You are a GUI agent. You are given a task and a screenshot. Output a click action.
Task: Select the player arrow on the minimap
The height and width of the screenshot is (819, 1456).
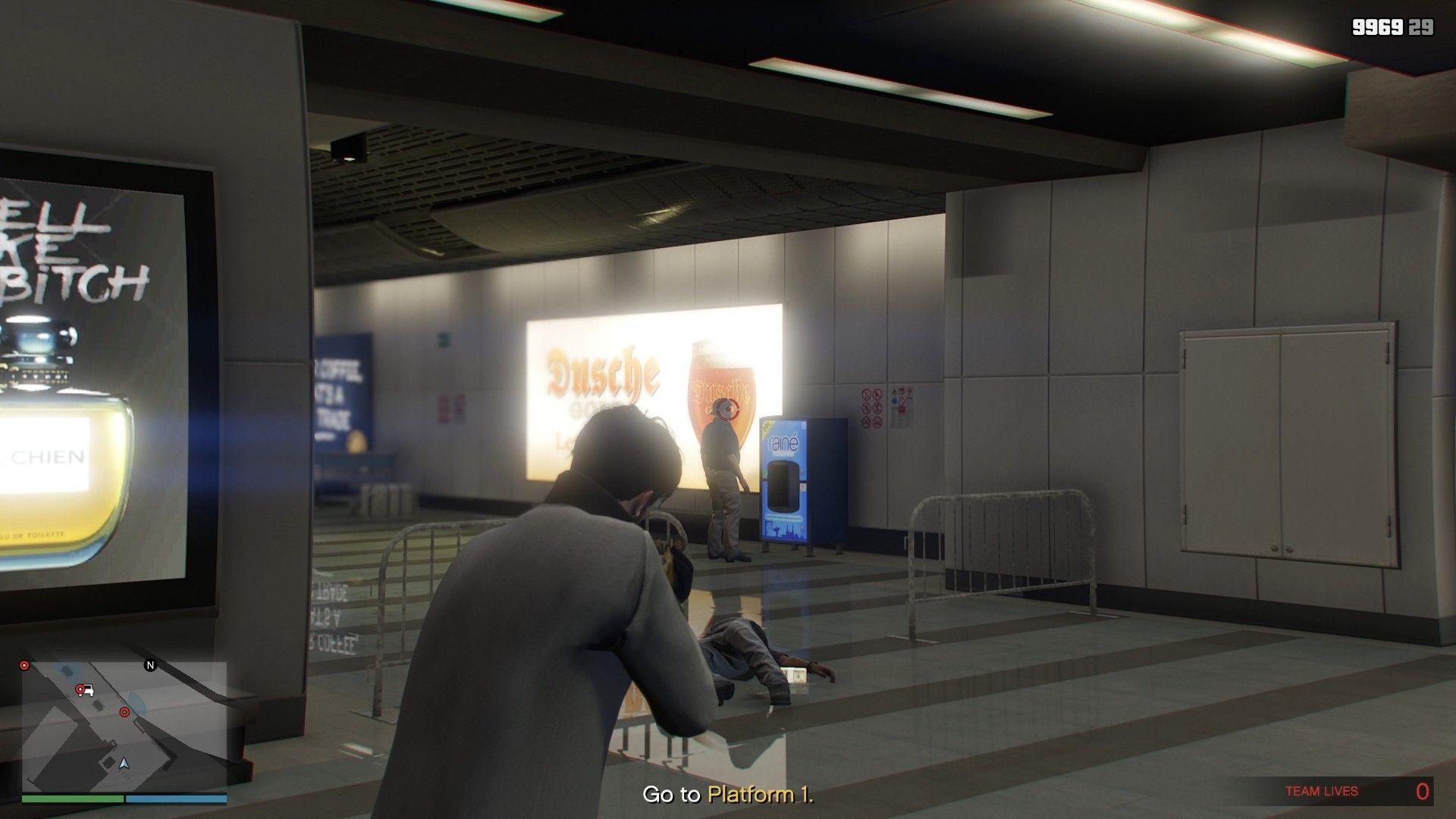pyautogui.click(x=124, y=762)
